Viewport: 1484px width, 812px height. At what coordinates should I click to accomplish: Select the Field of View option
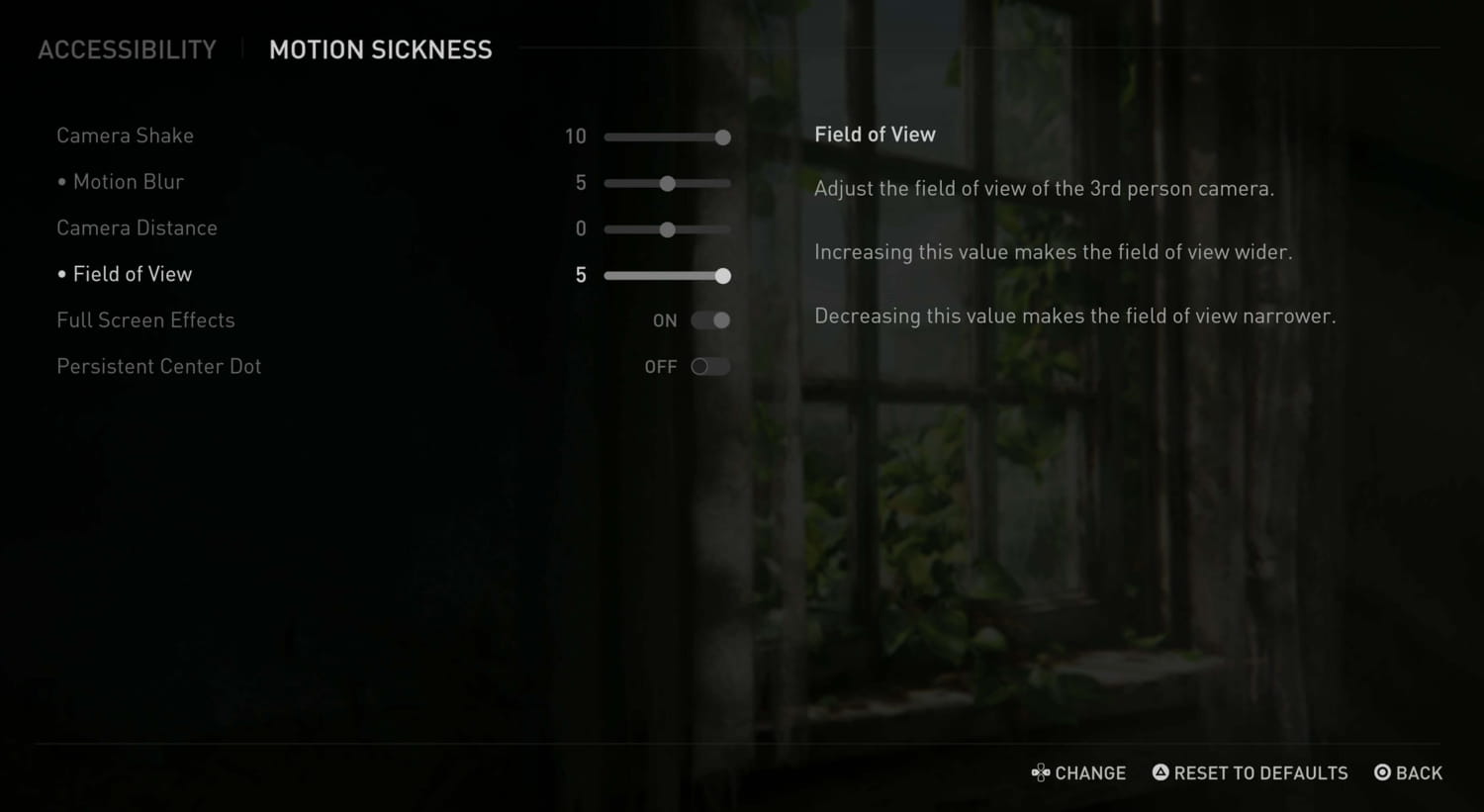tap(134, 274)
